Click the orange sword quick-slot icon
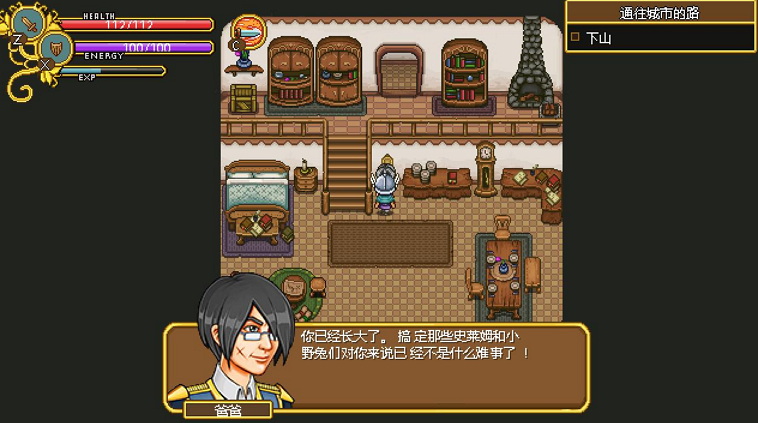This screenshot has width=758, height=423. point(248,30)
